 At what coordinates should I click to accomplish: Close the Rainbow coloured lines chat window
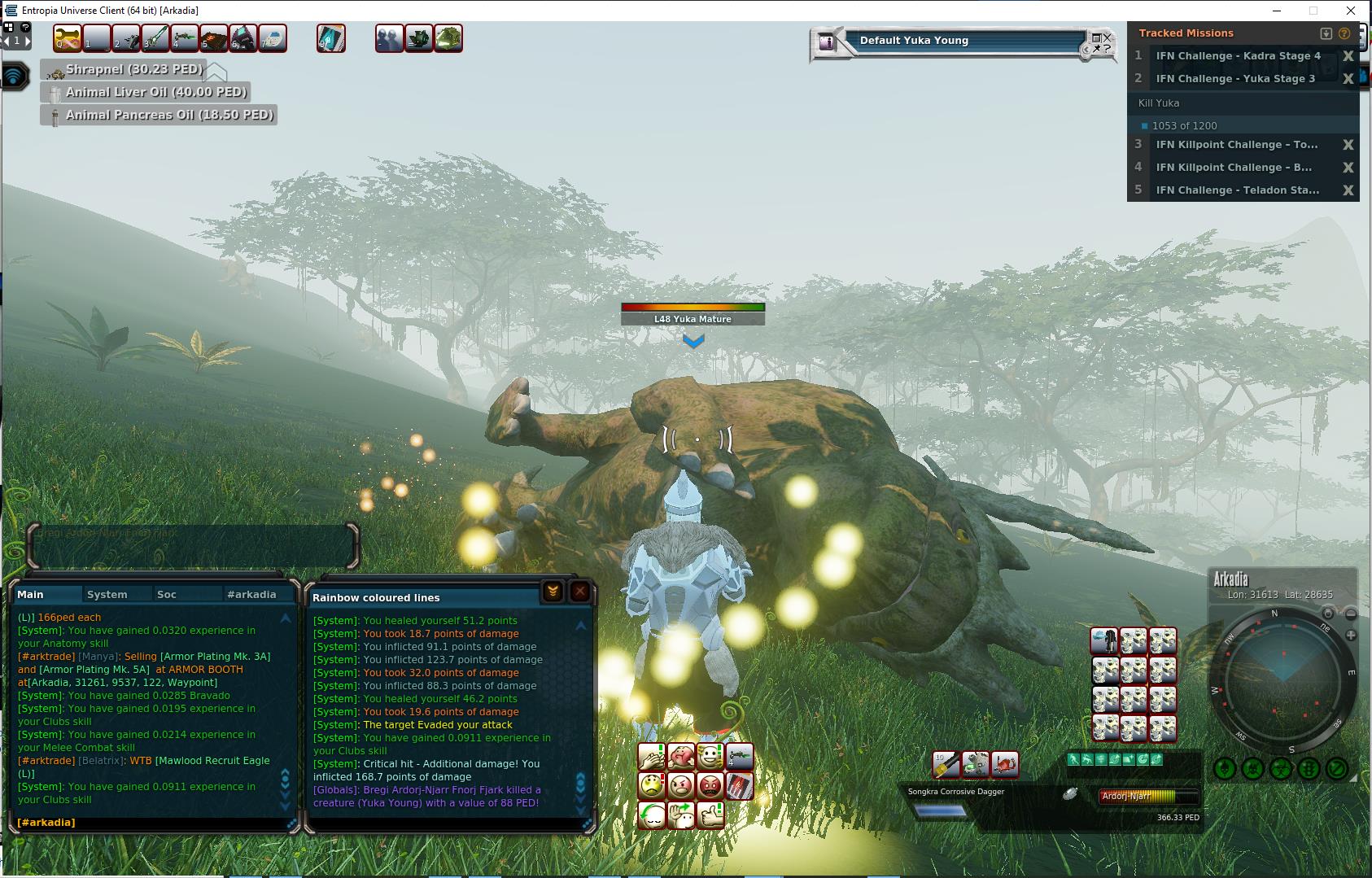point(579,592)
